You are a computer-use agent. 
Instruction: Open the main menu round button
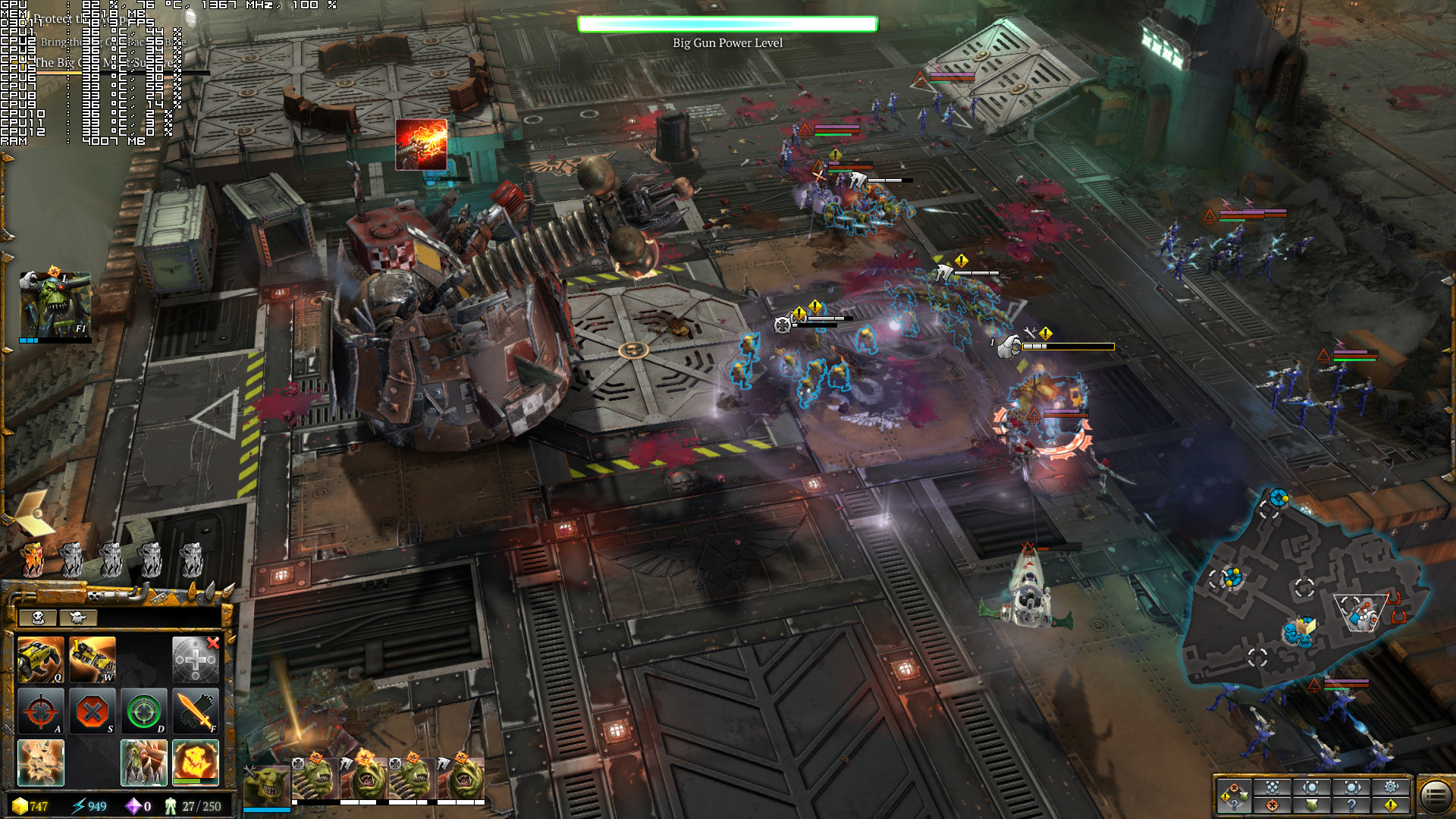point(1435,795)
